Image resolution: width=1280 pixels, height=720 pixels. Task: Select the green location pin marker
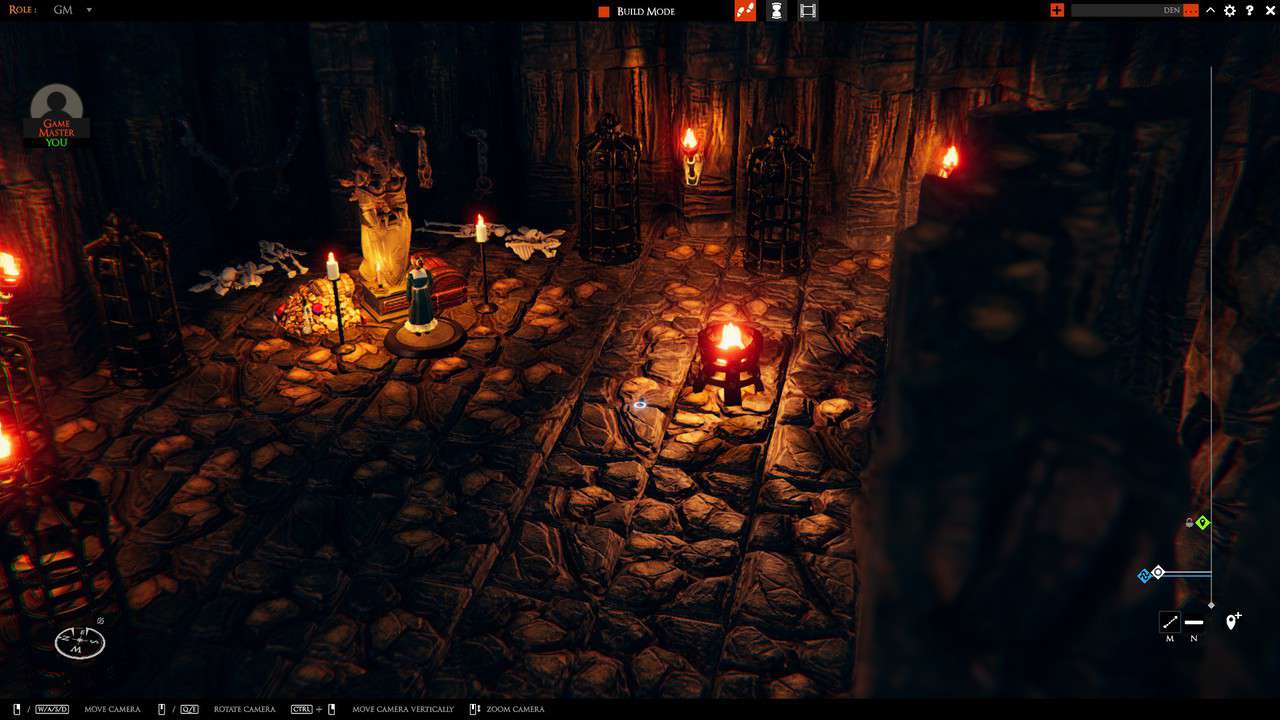(1203, 522)
